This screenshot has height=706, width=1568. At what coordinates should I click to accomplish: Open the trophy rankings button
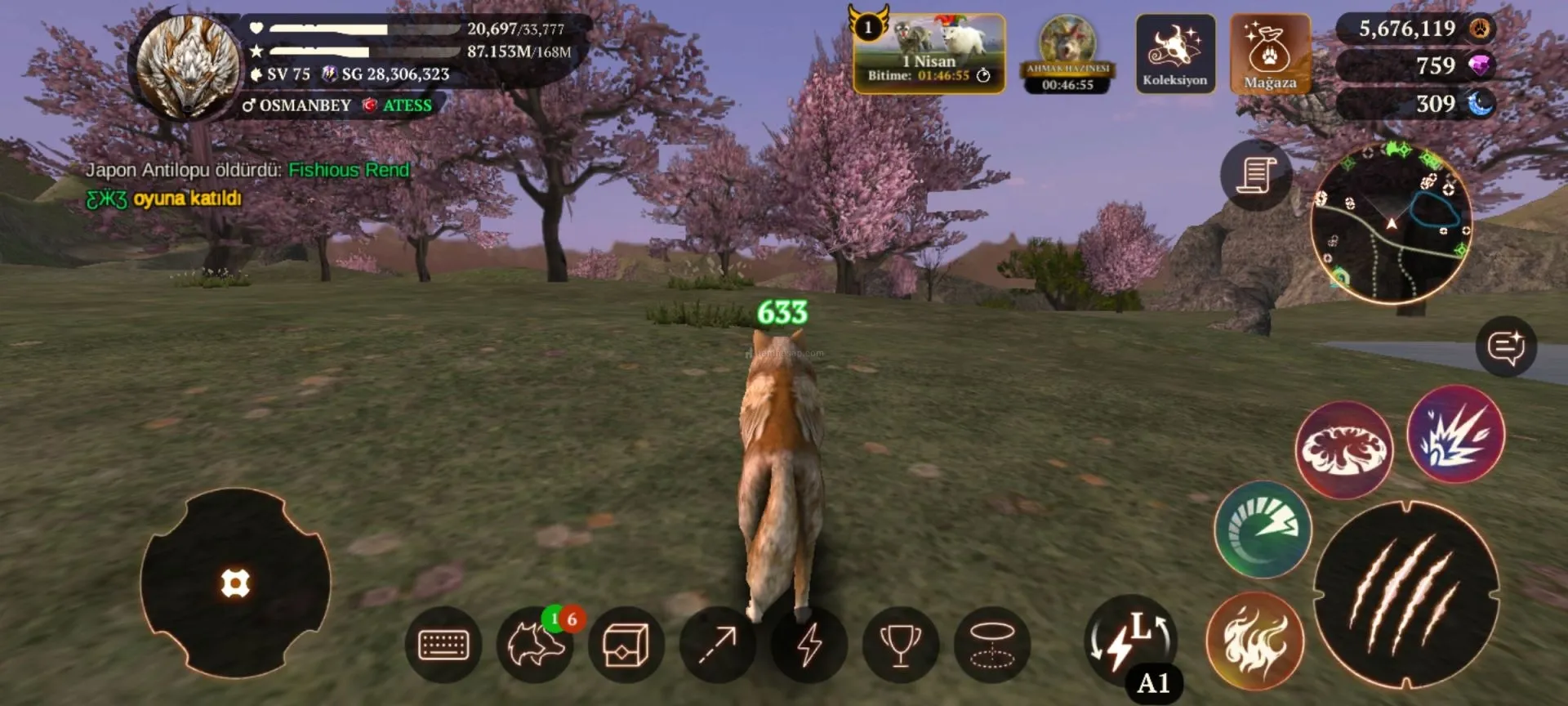point(900,645)
